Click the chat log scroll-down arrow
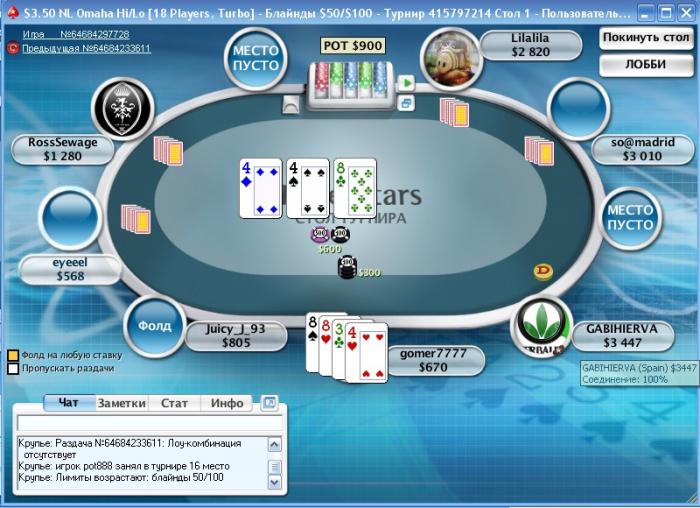This screenshot has width=700, height=508. (275, 482)
